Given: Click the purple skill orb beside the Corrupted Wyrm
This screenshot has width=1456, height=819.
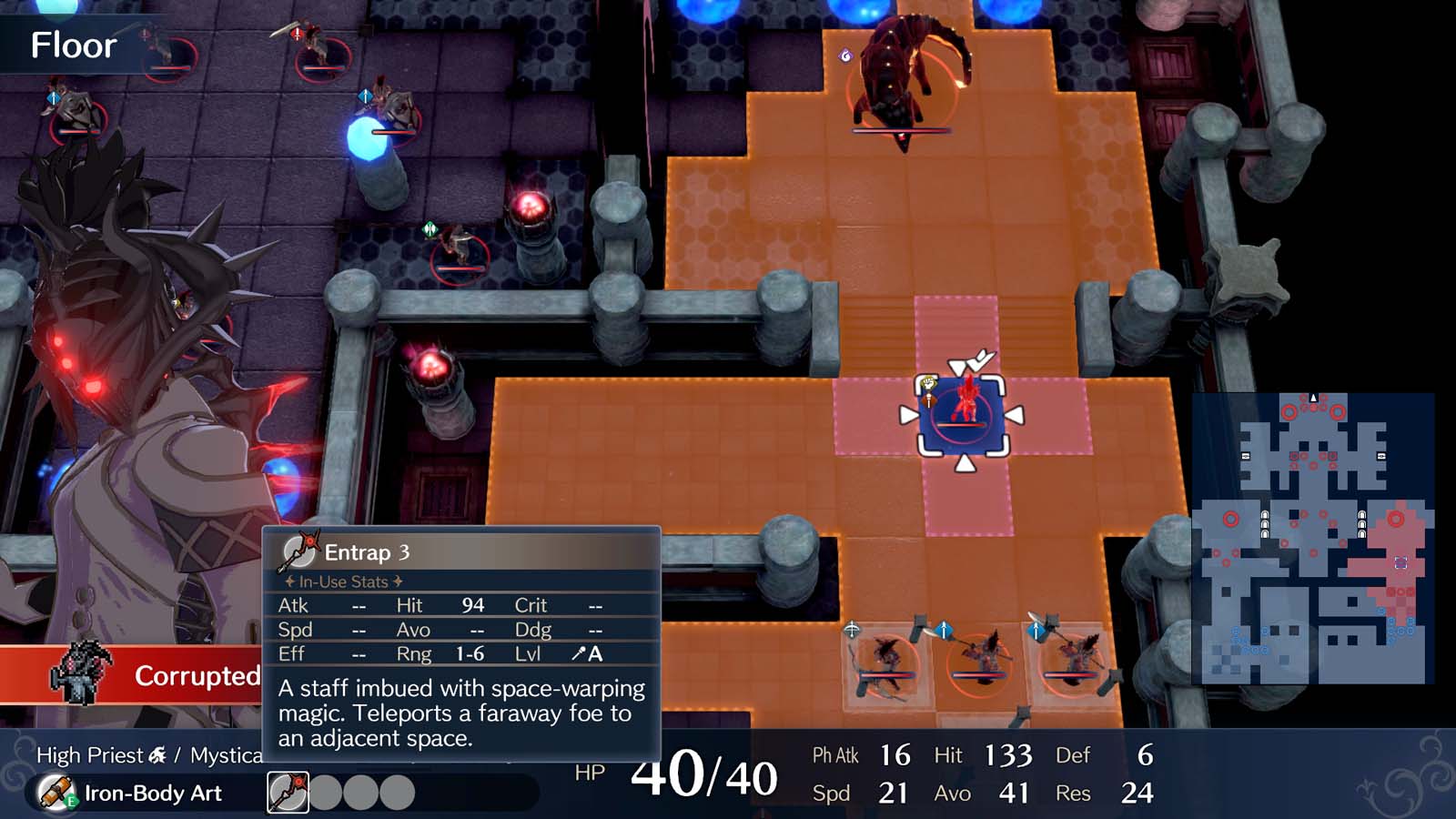Looking at the screenshot, I should coord(845,56).
